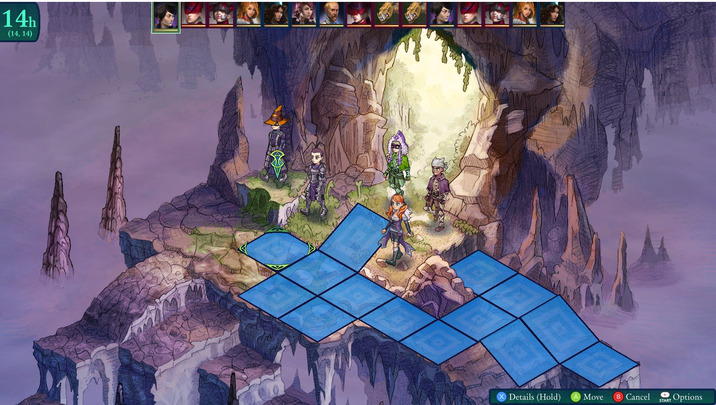Choose the pink-haired character's turn-order portrait
The width and height of the screenshot is (716, 405).
(x=304, y=13)
